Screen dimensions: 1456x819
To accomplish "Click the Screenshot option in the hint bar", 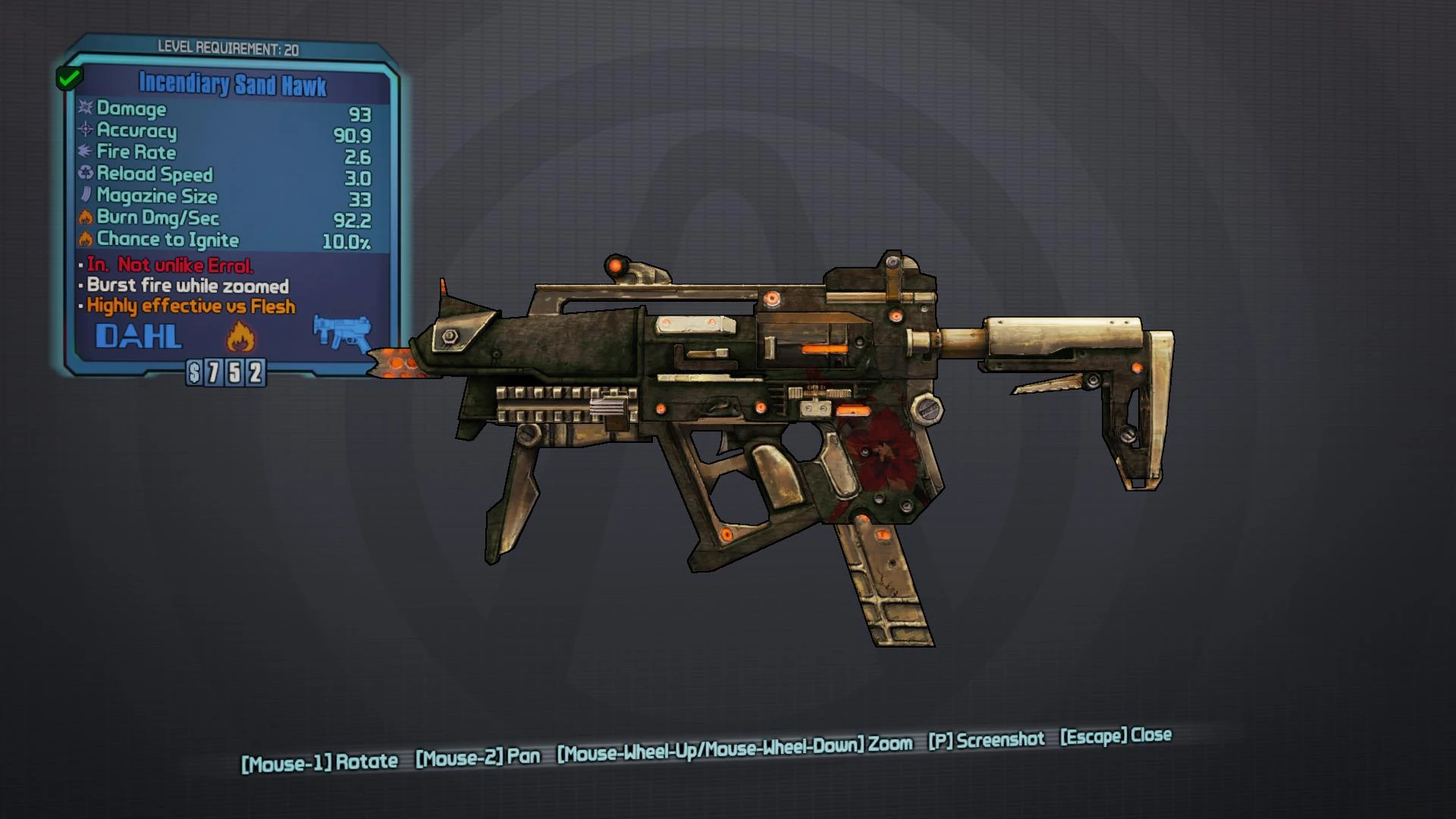I will click(987, 739).
